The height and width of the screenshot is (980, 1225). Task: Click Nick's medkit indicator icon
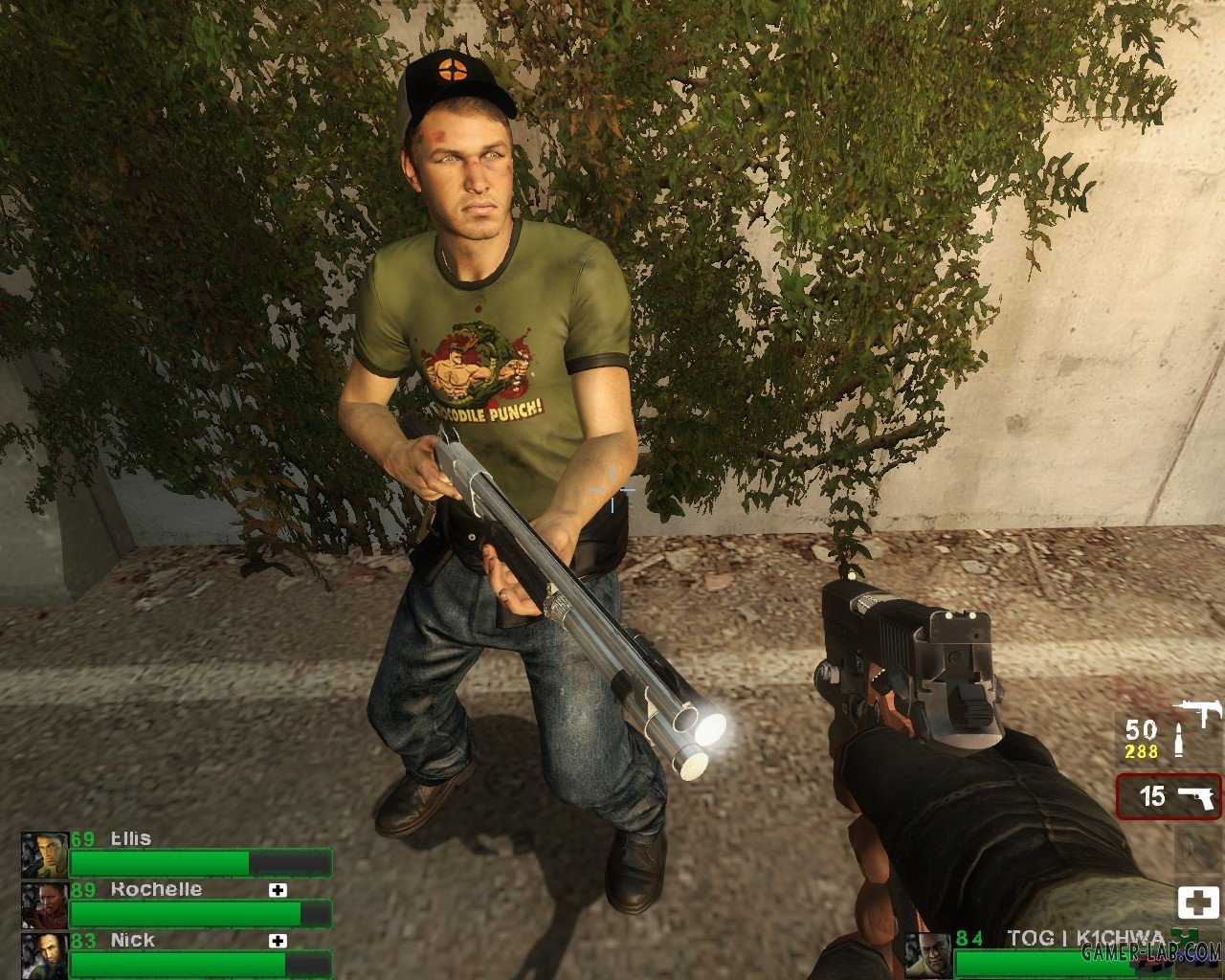click(278, 941)
